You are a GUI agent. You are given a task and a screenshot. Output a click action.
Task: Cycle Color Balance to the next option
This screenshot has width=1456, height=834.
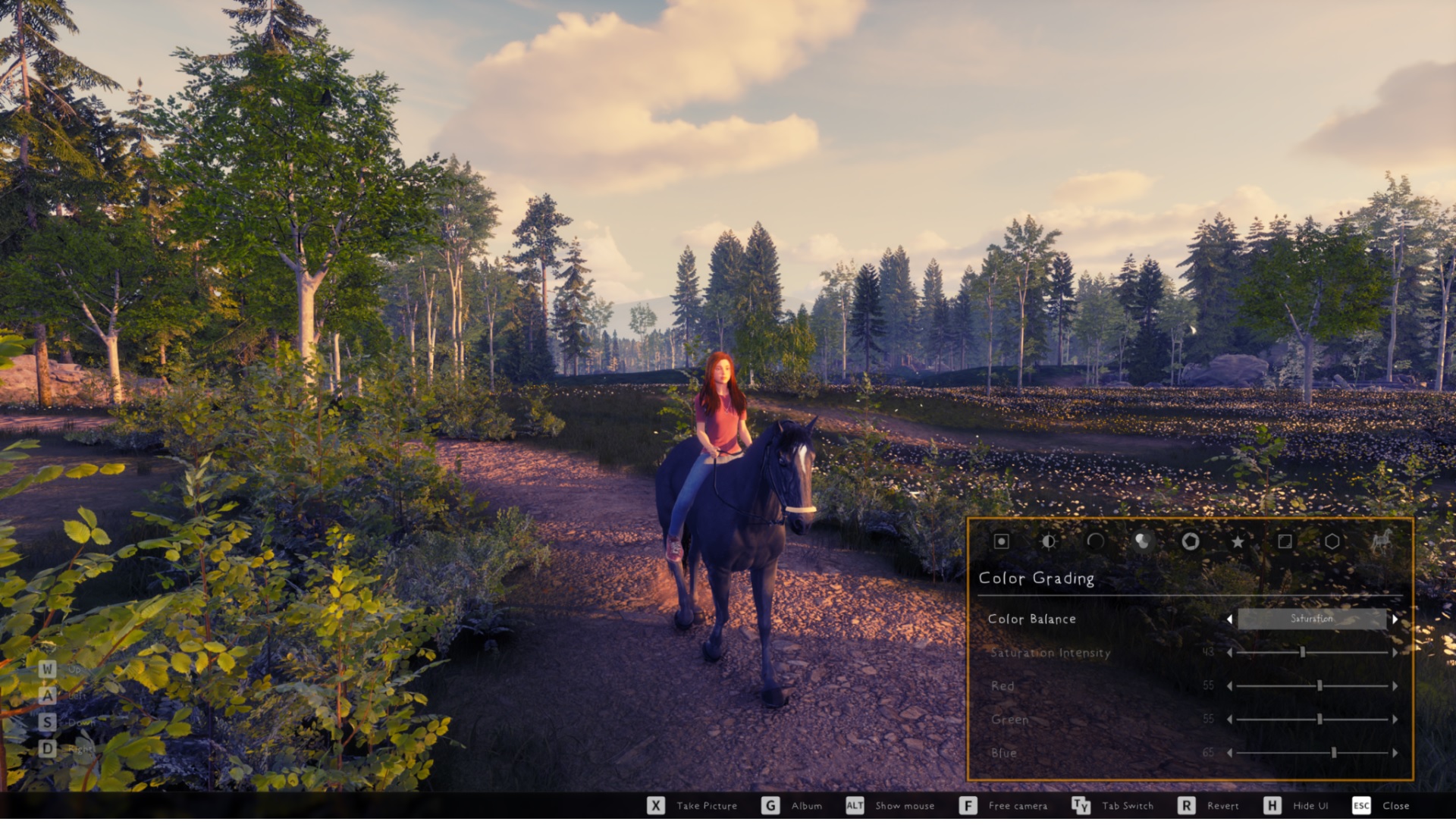click(x=1395, y=619)
